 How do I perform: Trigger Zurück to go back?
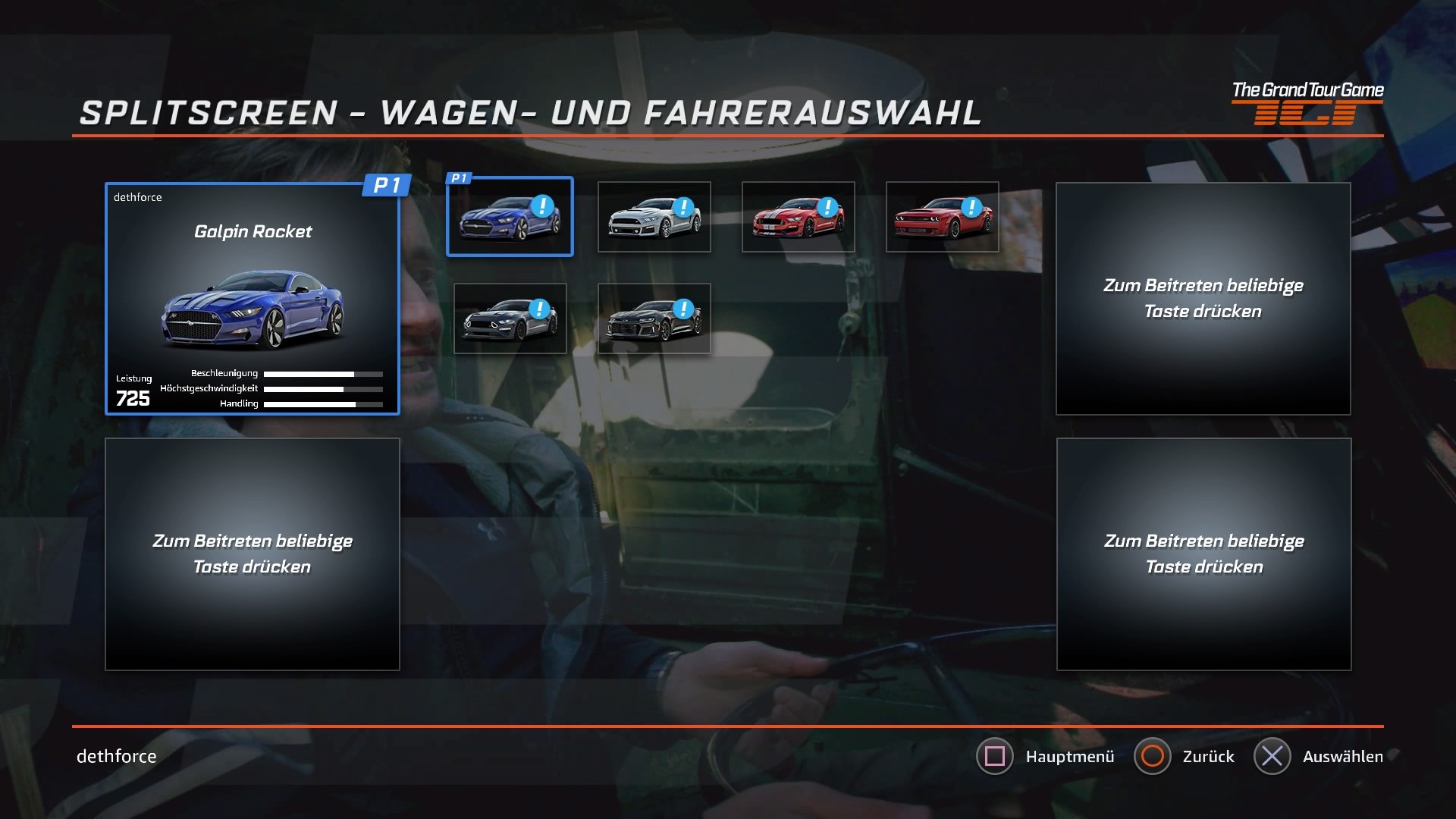(1208, 756)
